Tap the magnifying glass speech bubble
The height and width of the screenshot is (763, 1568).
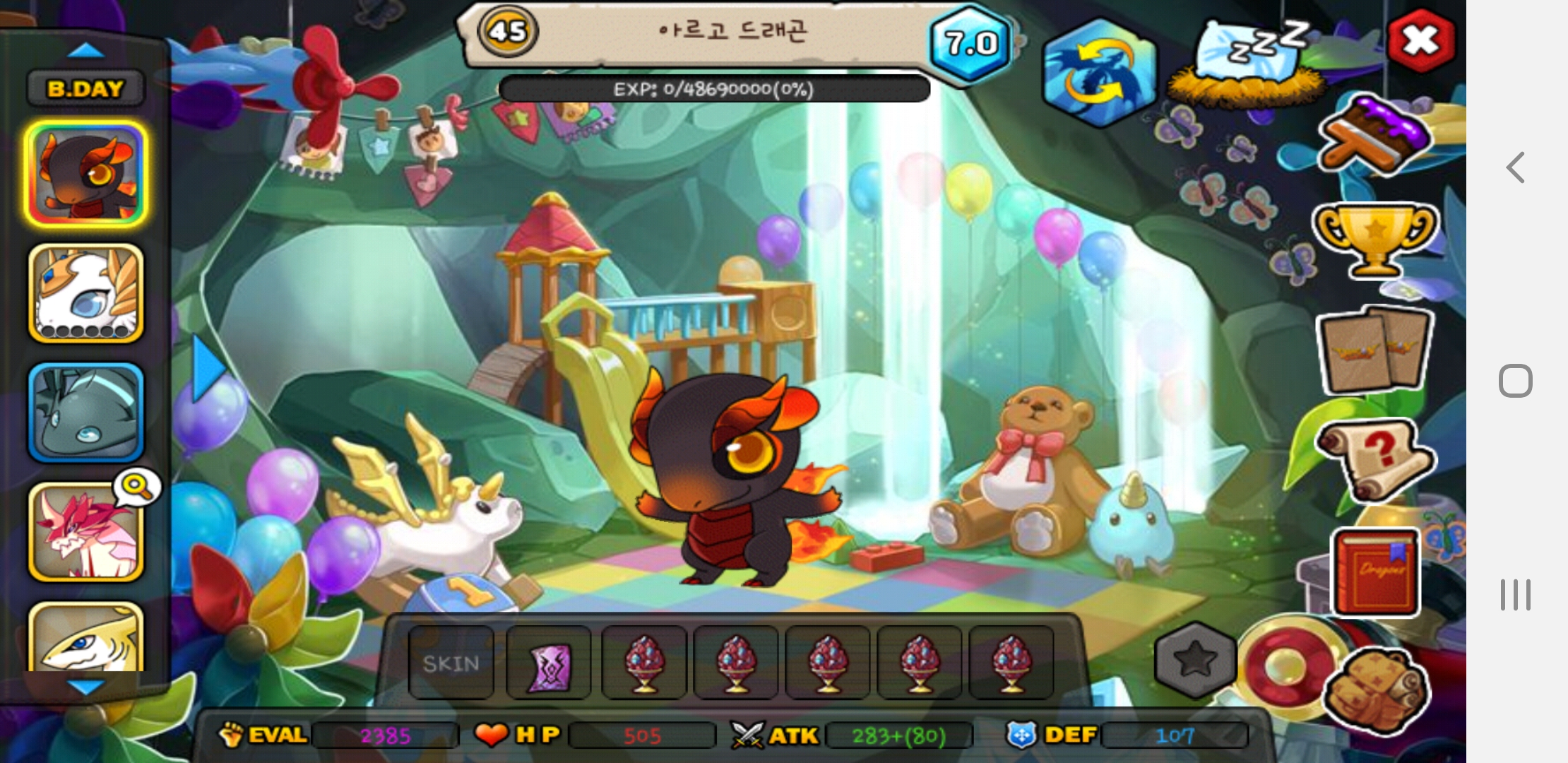[x=138, y=487]
